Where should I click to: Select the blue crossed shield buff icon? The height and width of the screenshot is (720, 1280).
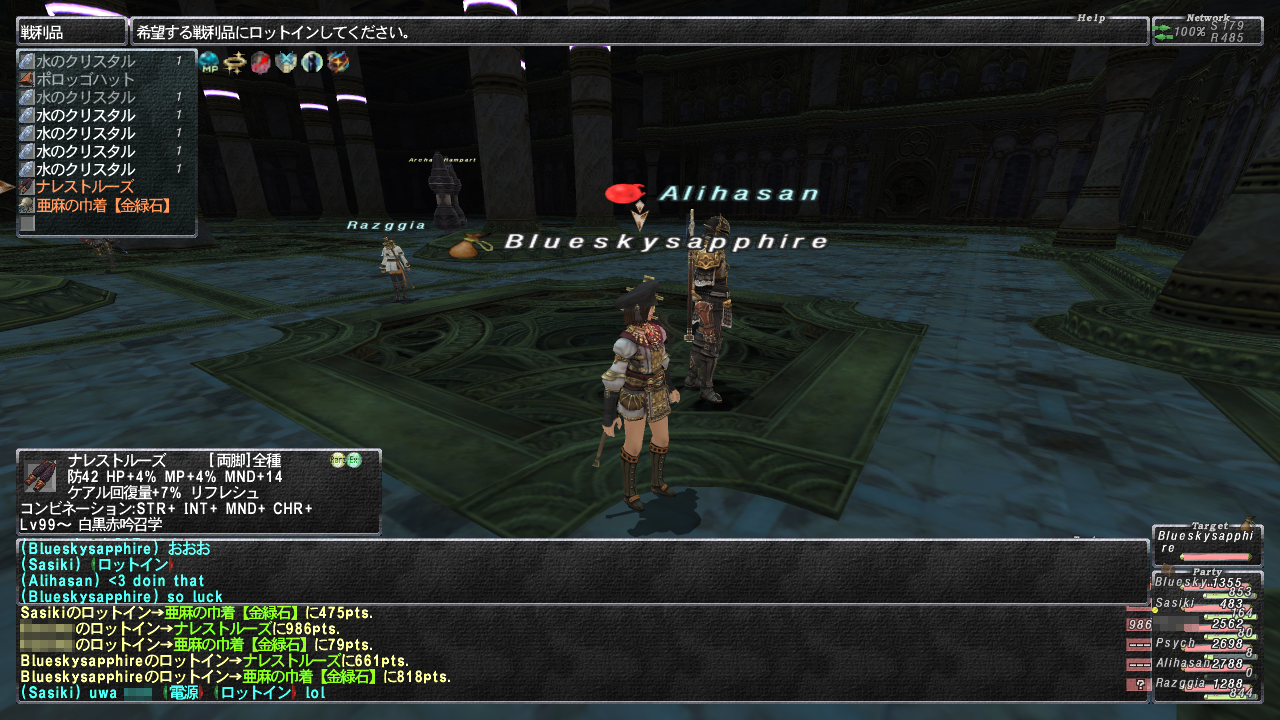click(x=287, y=62)
